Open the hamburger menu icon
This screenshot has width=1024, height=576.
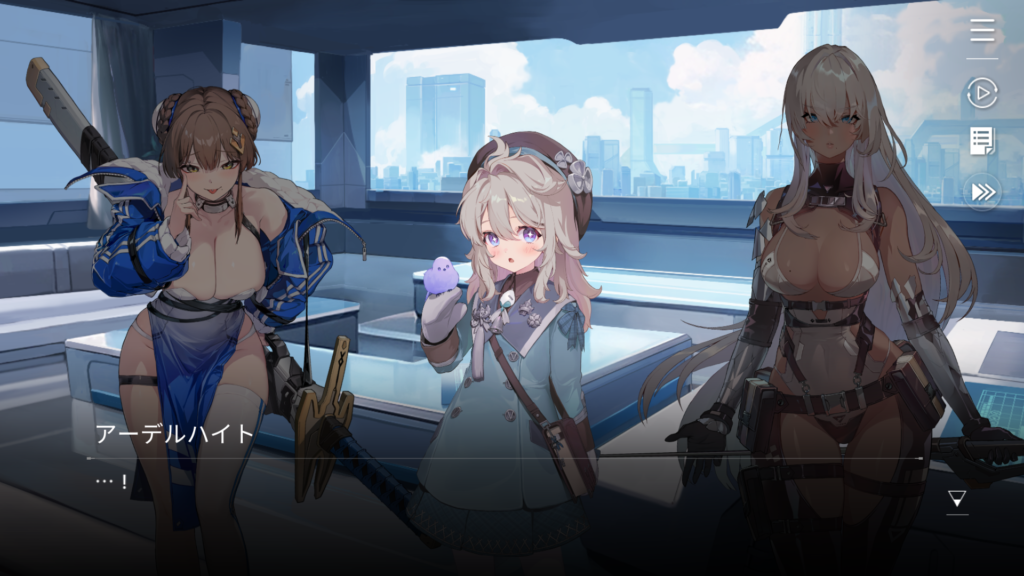tap(982, 31)
